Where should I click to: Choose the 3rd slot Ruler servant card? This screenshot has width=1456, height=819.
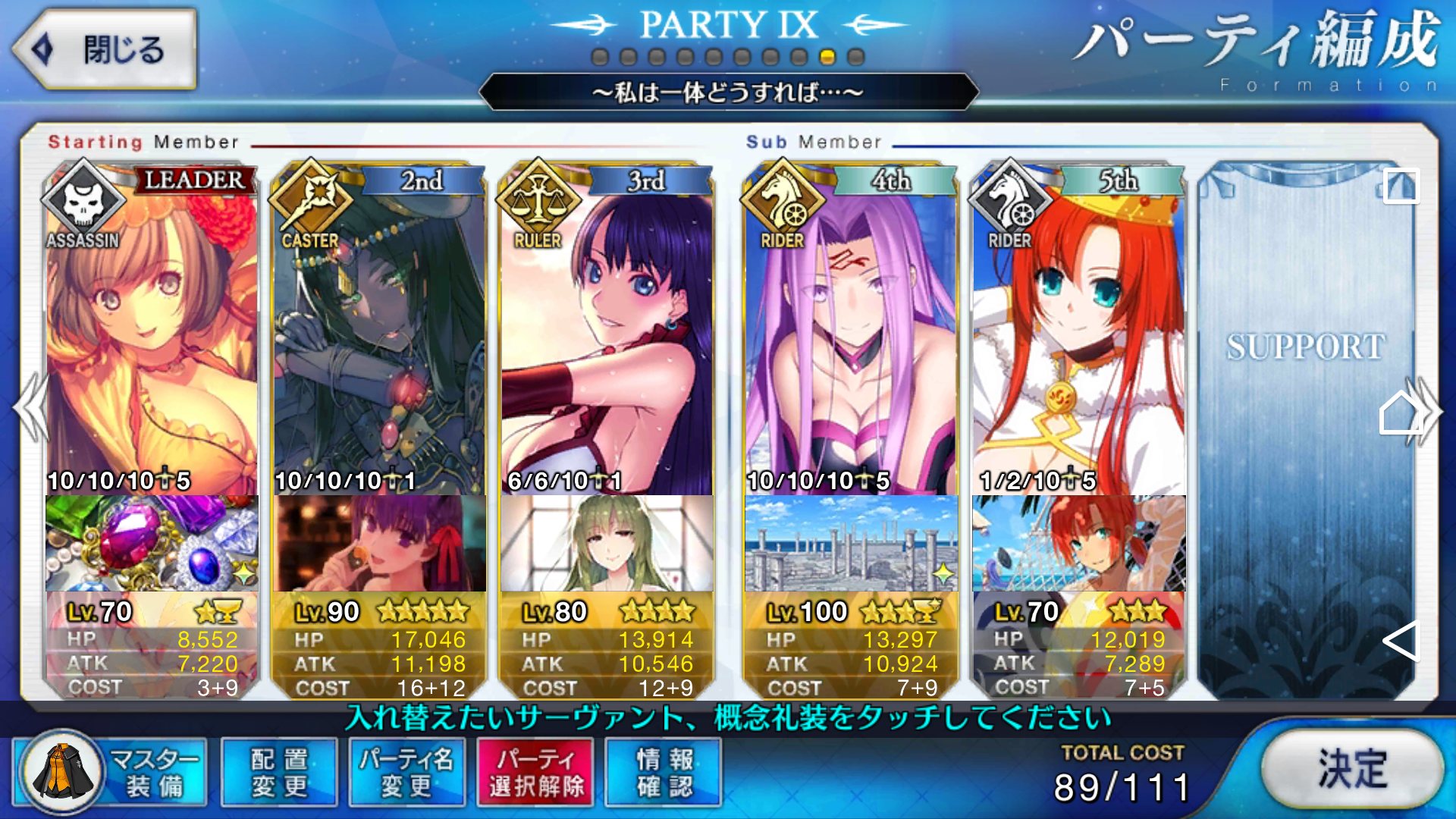pyautogui.click(x=607, y=334)
